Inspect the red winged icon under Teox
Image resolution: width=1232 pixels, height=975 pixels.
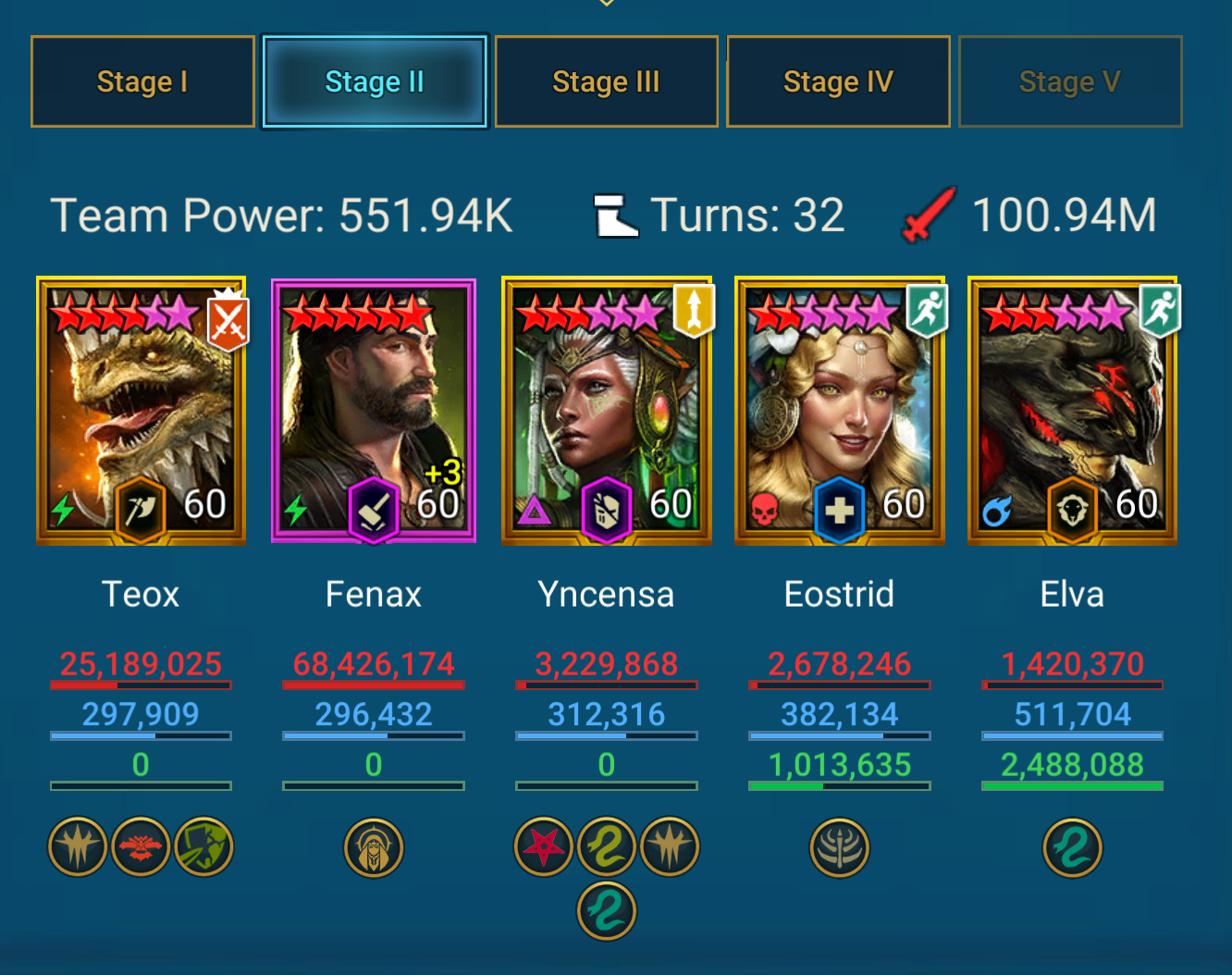141,847
